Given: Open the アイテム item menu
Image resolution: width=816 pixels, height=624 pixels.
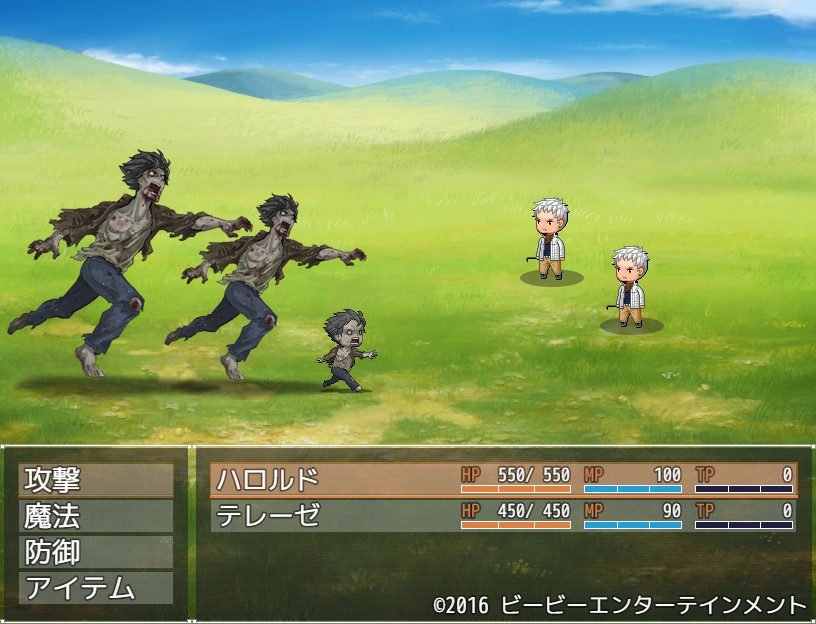Looking at the screenshot, I should pos(95,588).
